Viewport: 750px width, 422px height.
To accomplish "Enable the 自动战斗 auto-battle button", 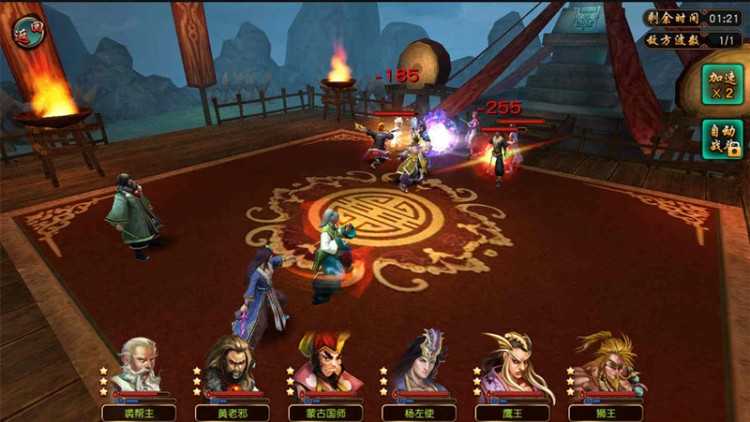I will [x=722, y=138].
